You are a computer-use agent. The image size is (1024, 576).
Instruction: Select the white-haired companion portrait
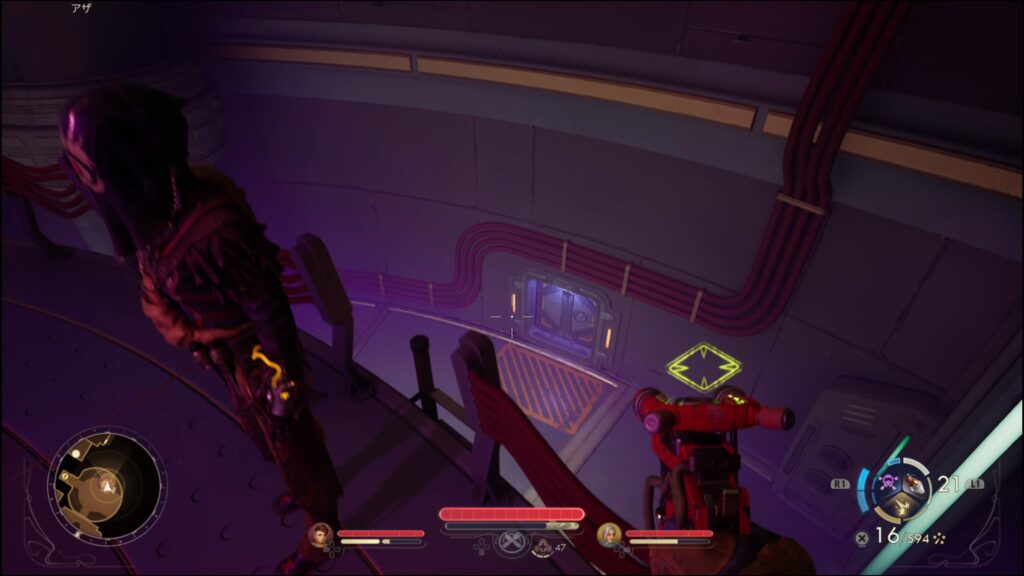pos(608,534)
